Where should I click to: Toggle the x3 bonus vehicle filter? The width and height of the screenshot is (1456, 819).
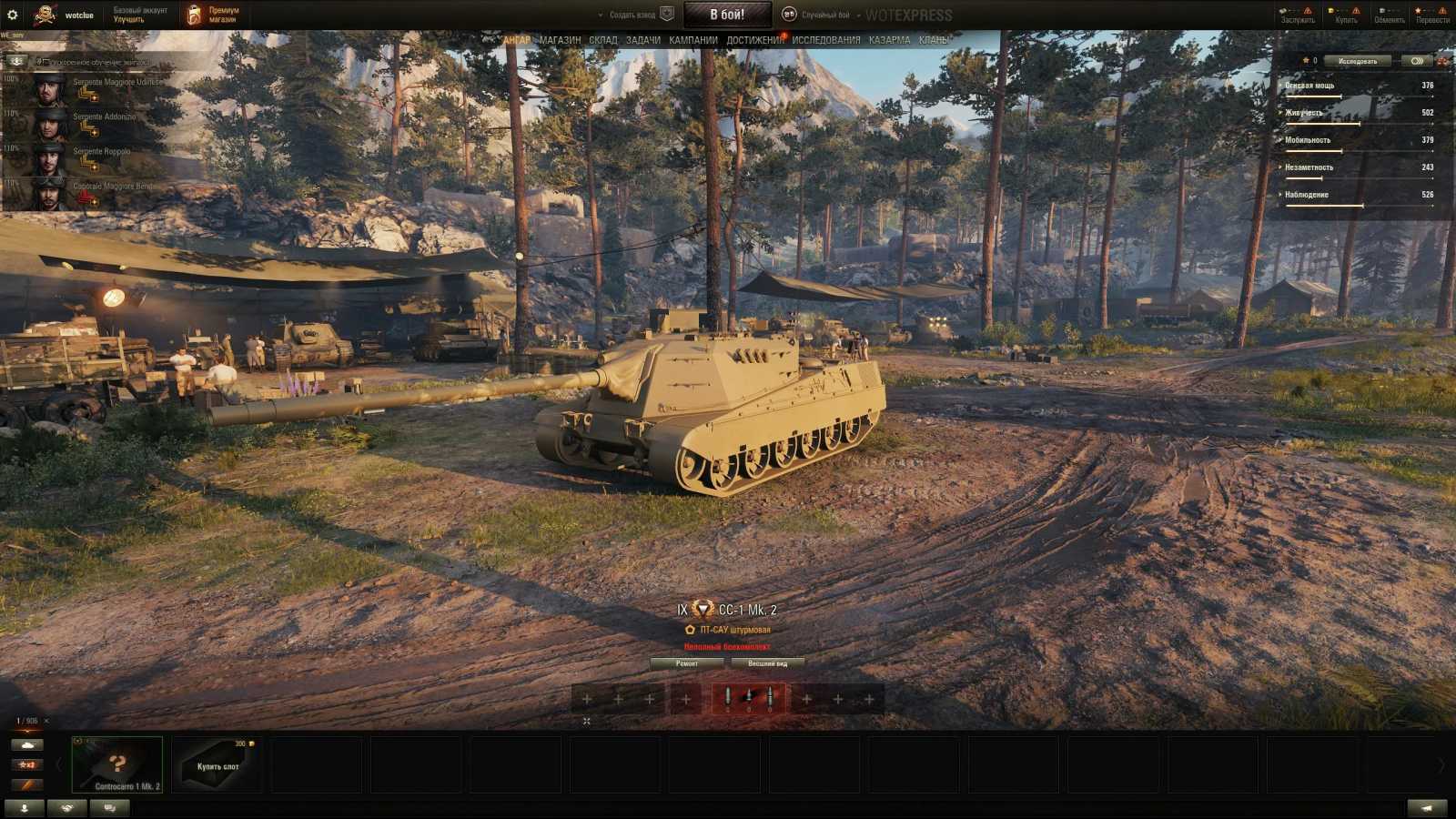(27, 765)
